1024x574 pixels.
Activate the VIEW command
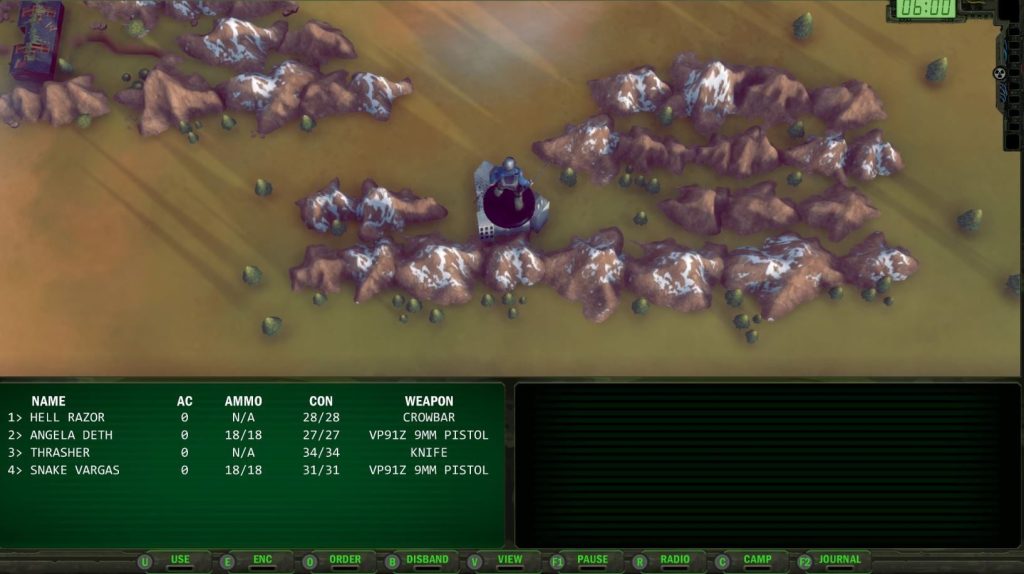pyautogui.click(x=510, y=560)
